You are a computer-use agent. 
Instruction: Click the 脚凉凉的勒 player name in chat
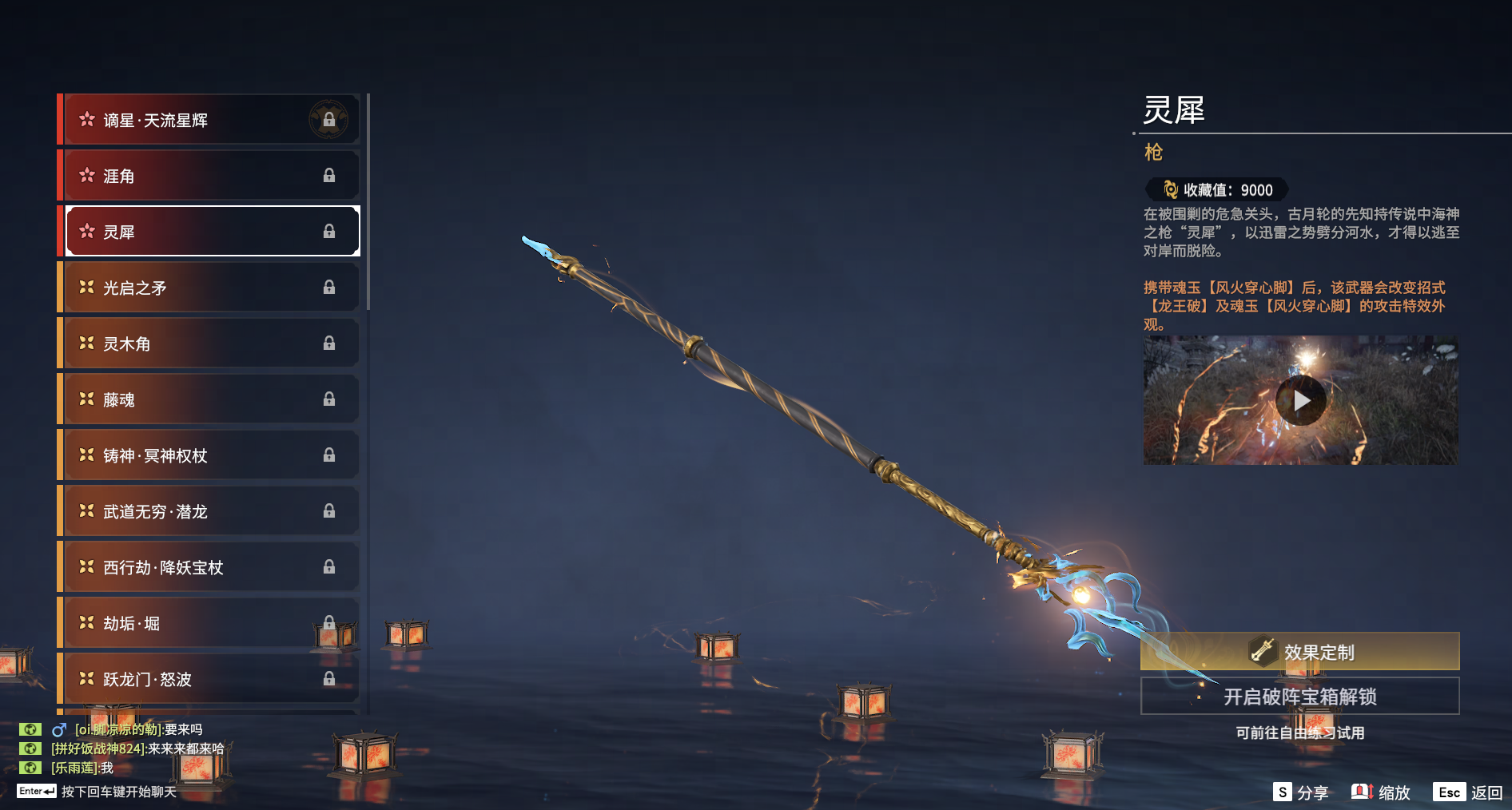pos(118,729)
